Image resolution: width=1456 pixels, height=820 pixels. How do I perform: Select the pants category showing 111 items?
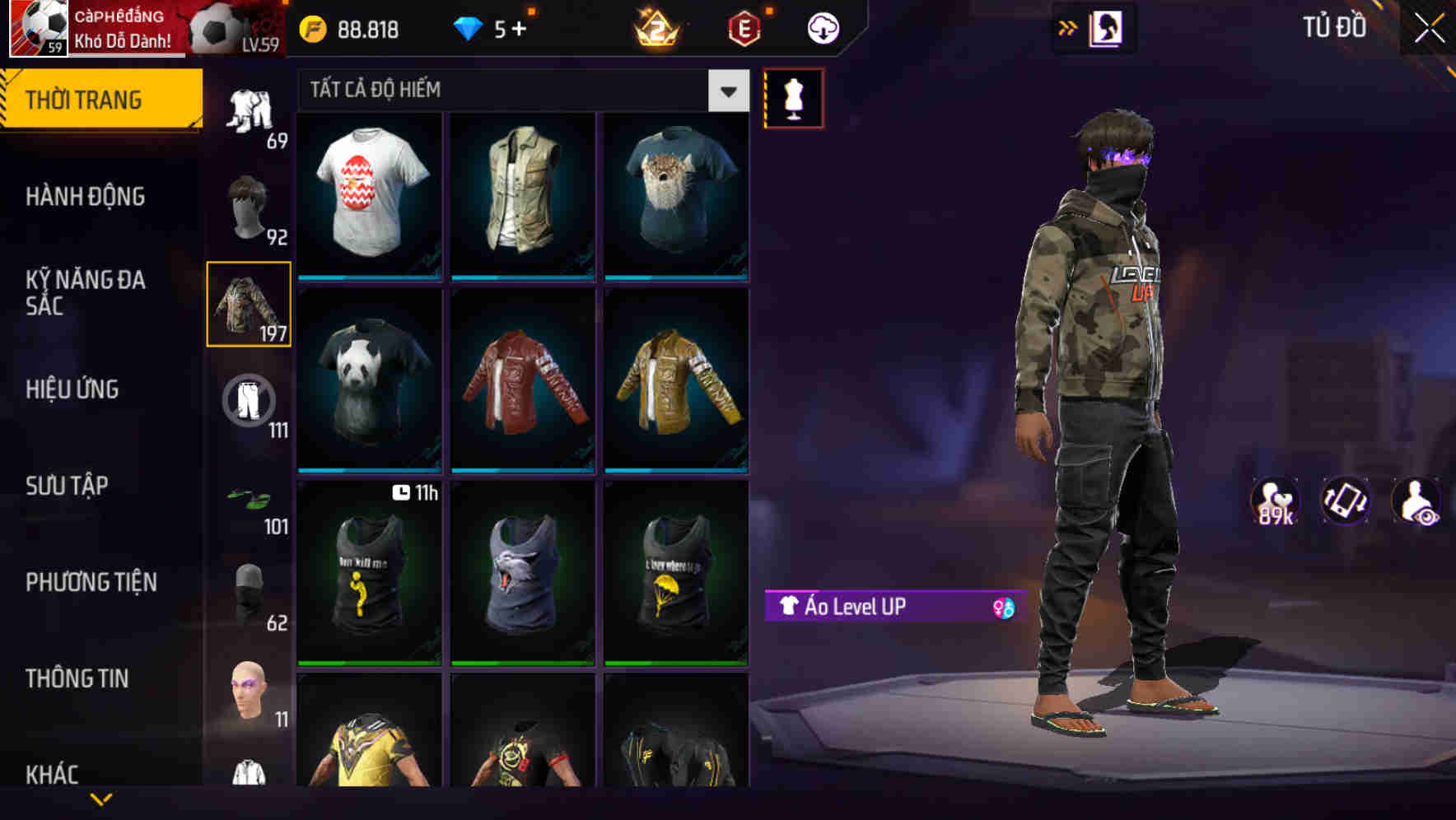point(250,401)
